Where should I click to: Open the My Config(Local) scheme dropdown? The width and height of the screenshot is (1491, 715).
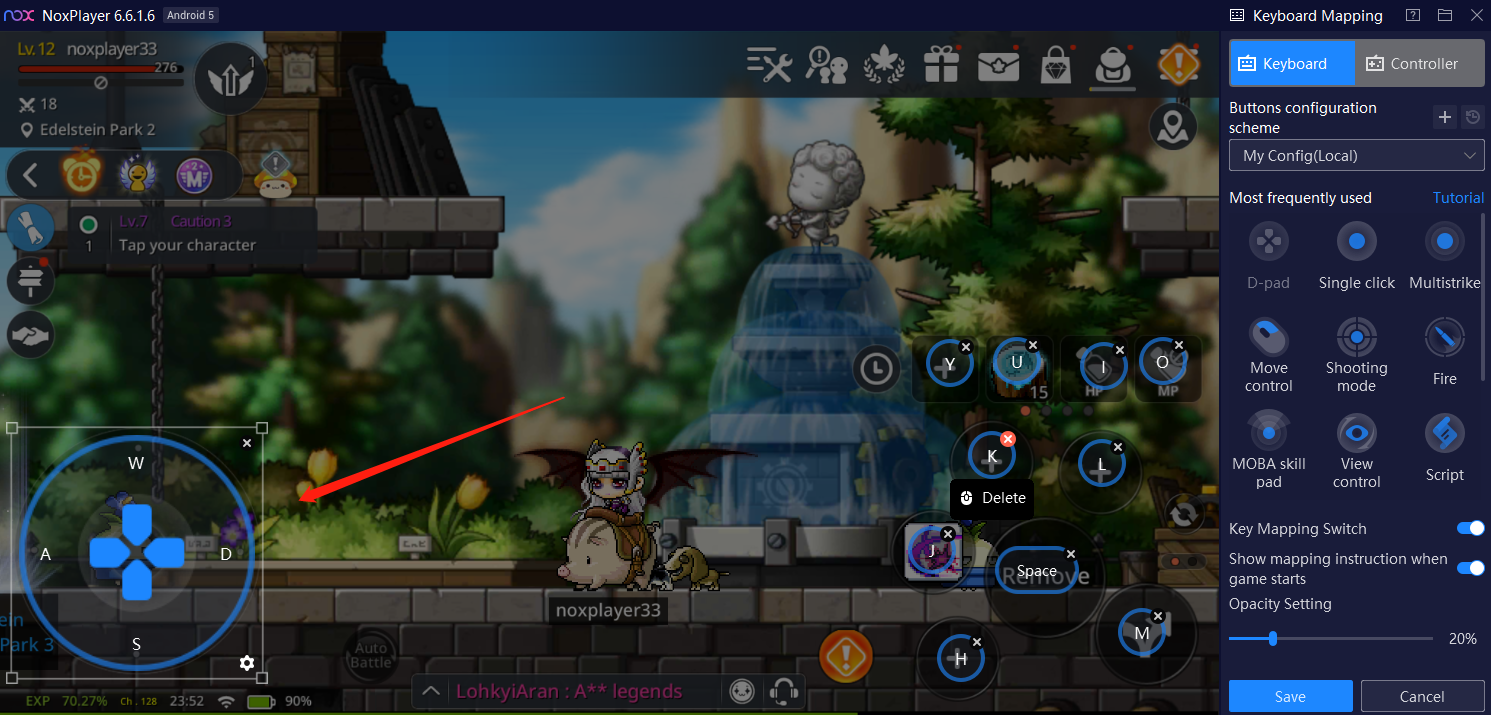pos(1356,156)
